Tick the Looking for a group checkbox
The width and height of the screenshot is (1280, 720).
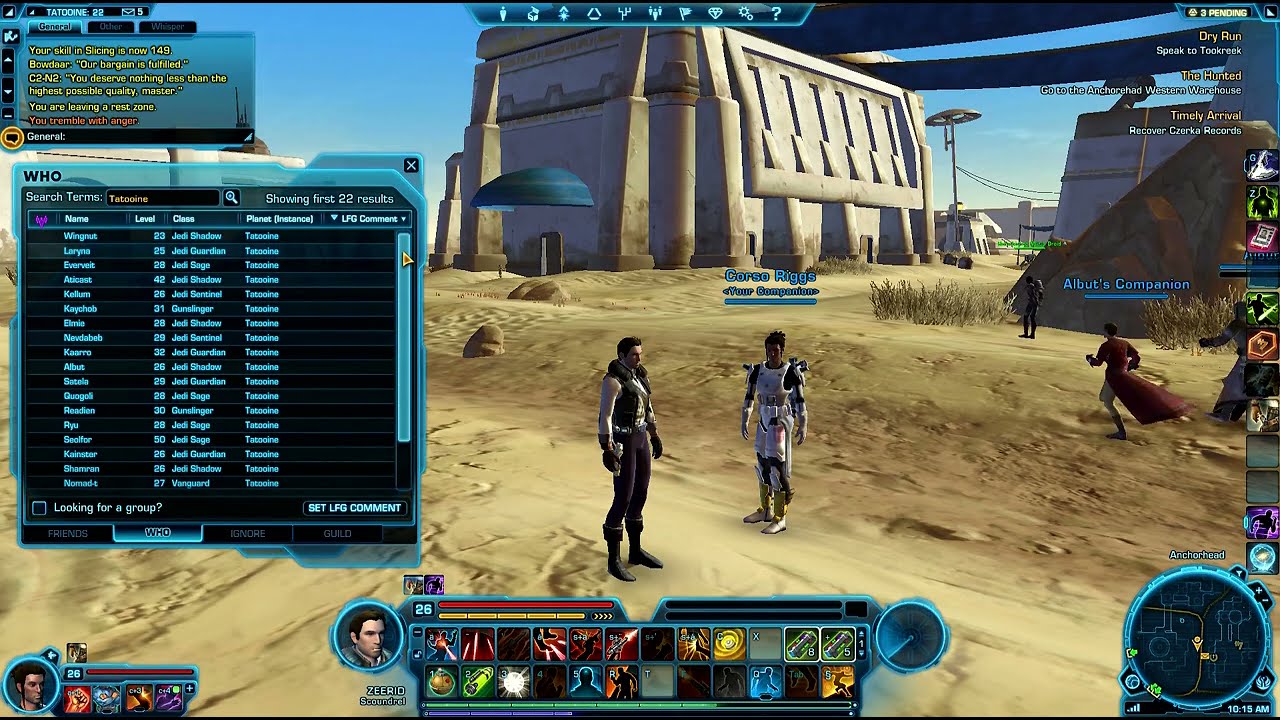[x=39, y=508]
